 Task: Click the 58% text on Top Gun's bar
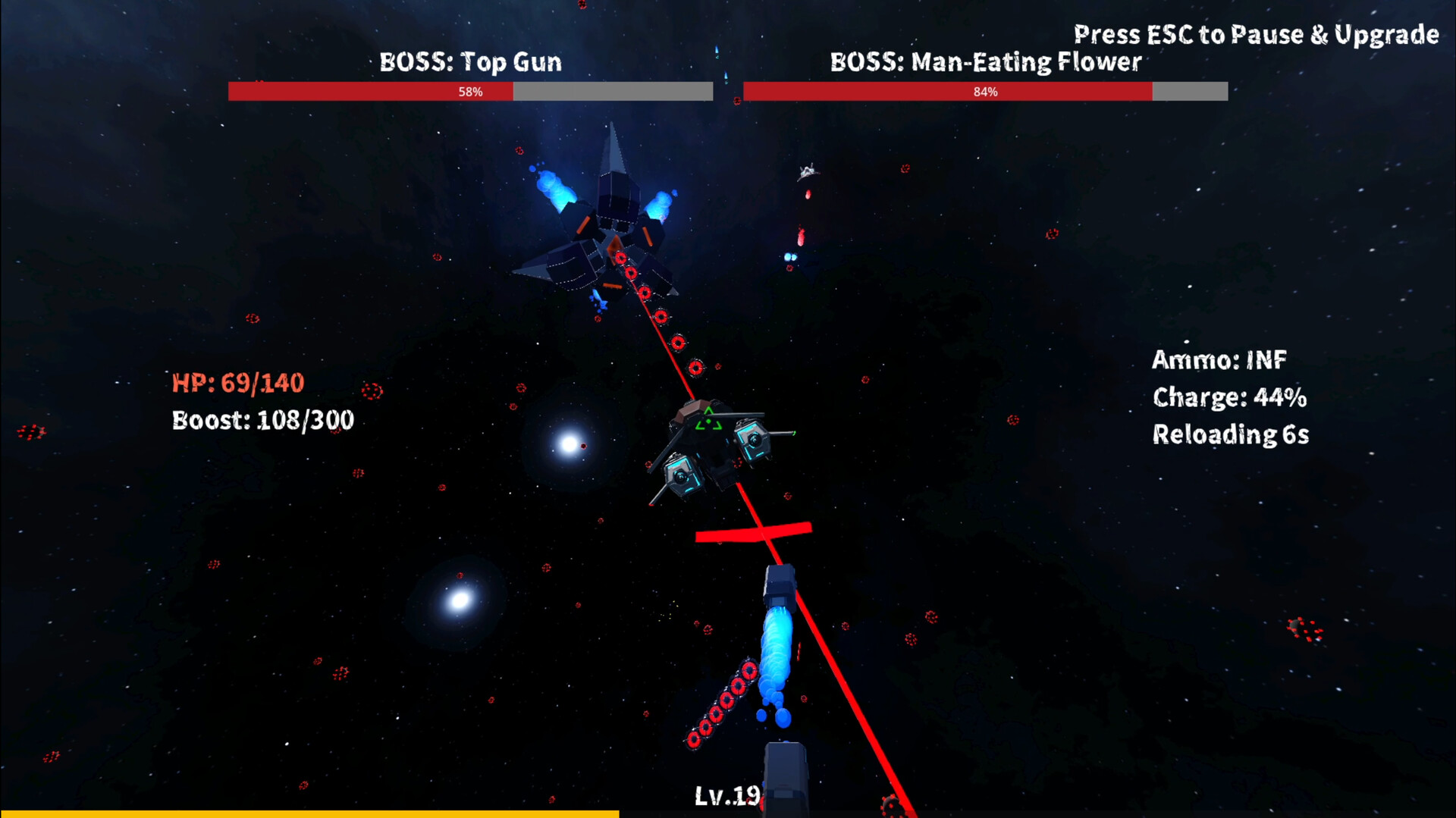coord(470,91)
